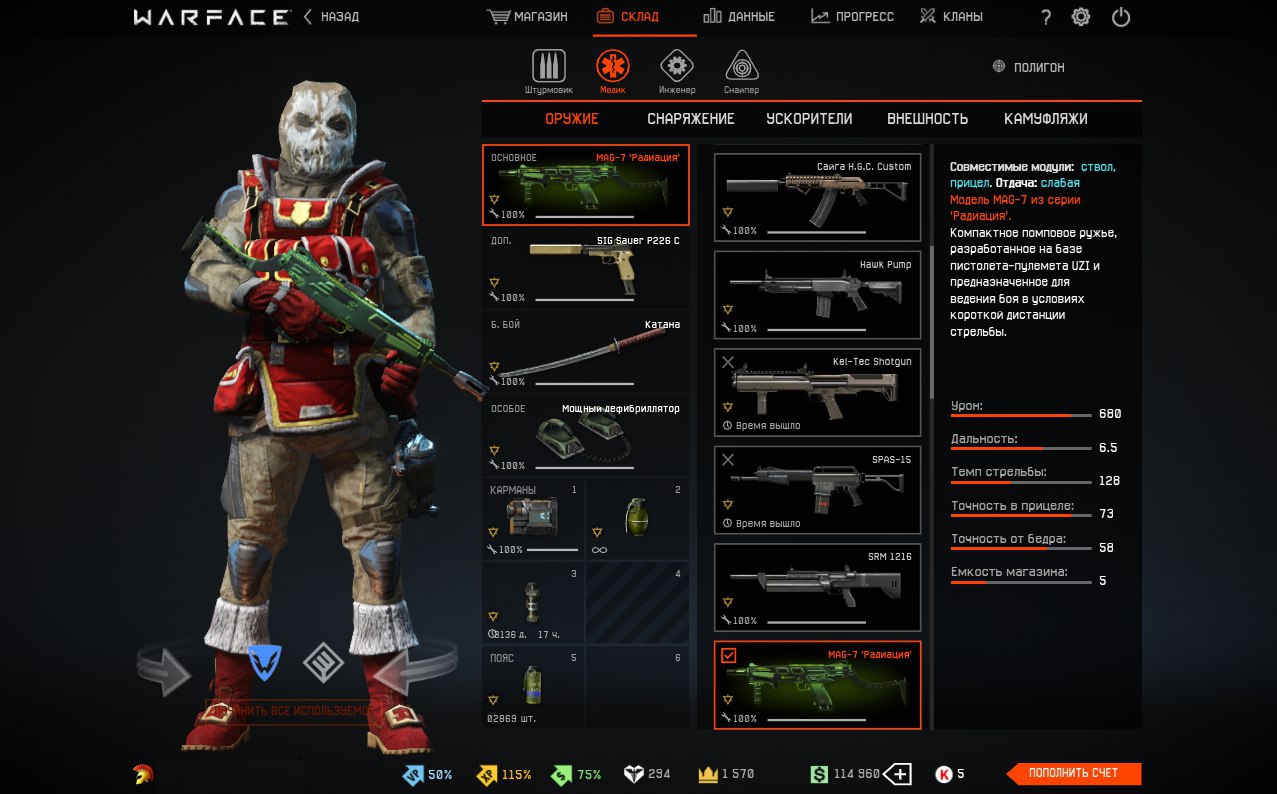Switch to the Снаряжение tab
Screen dimensions: 1277x794
point(690,119)
